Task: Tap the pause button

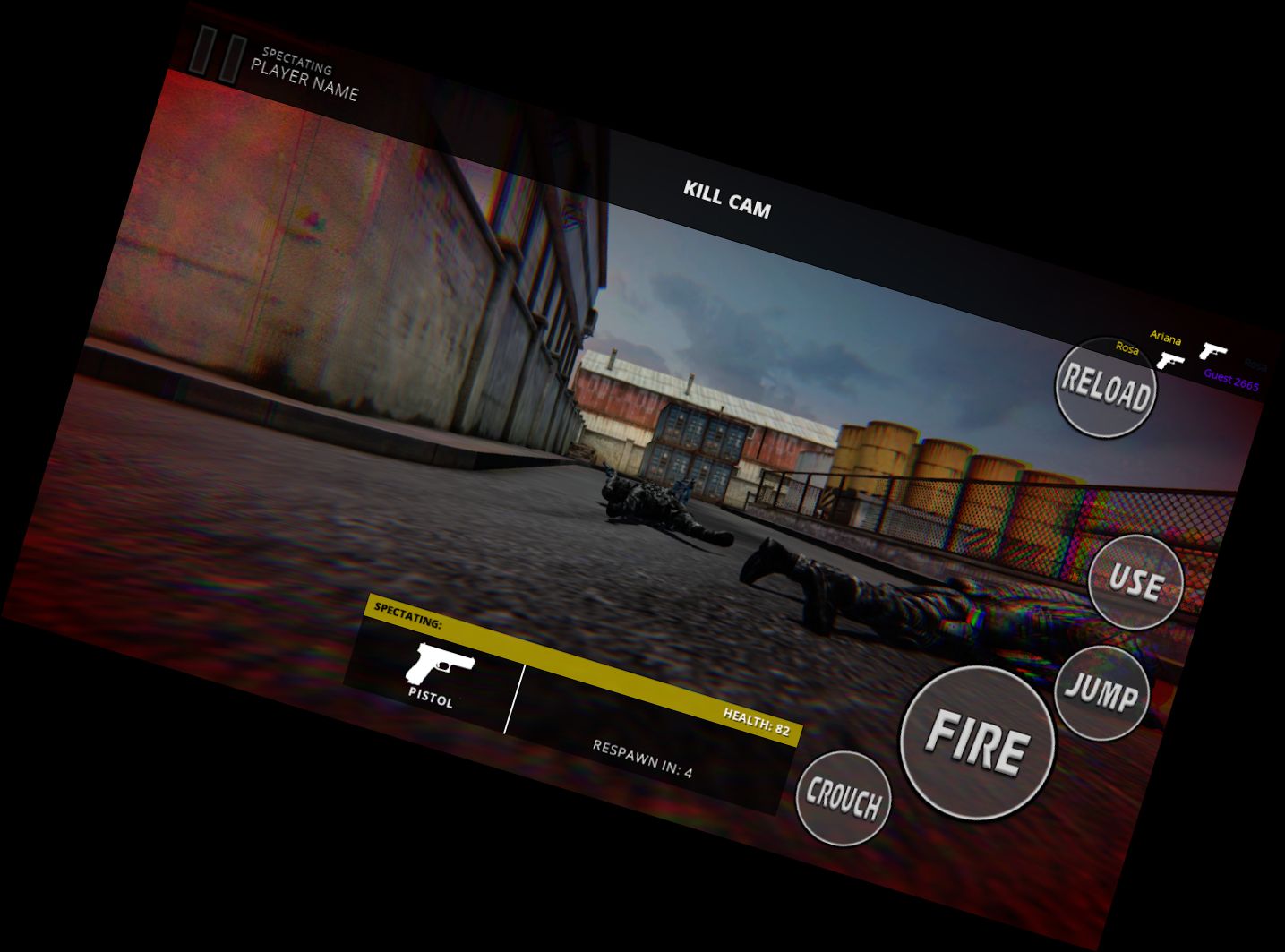Action: 218,56
